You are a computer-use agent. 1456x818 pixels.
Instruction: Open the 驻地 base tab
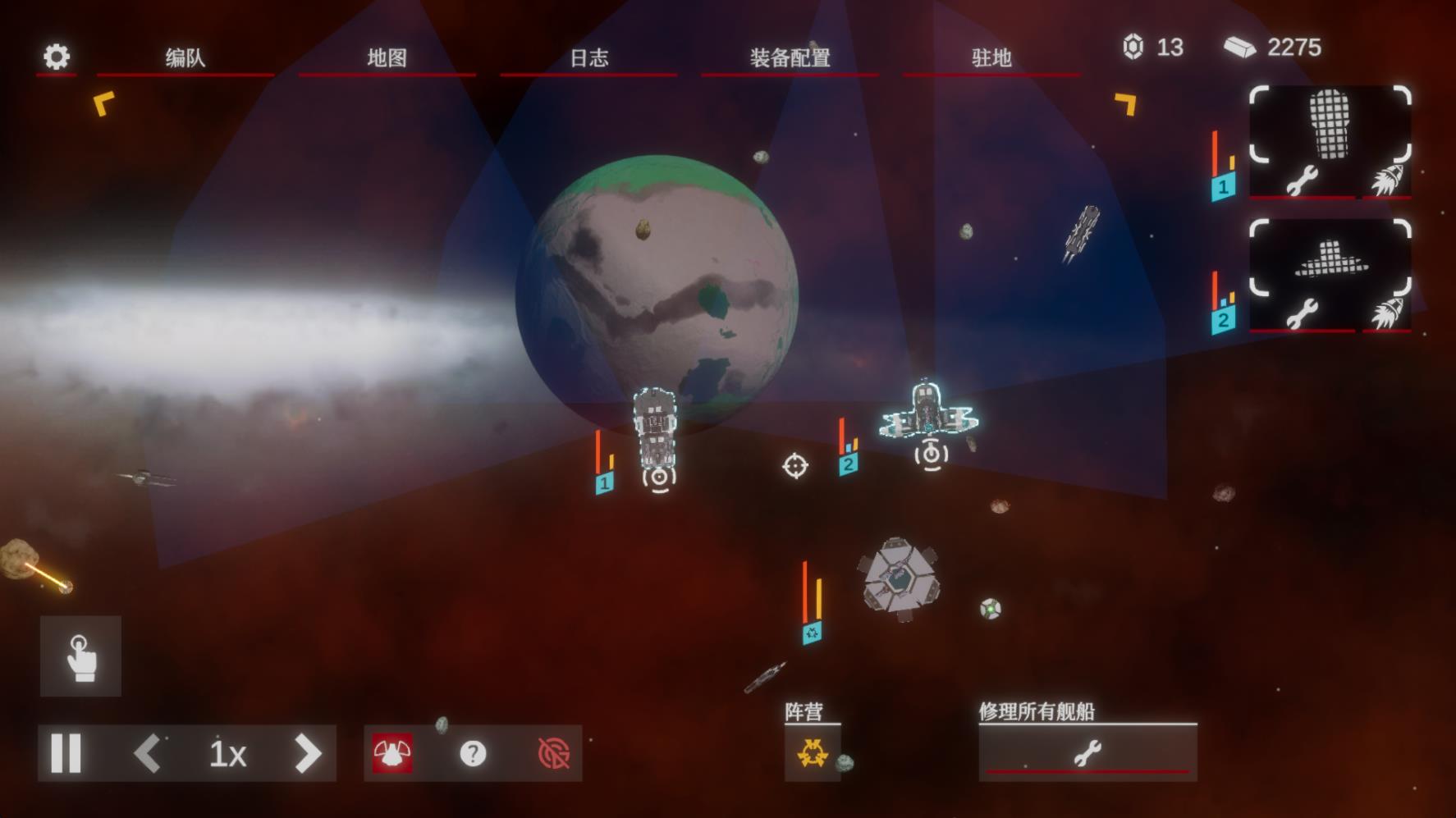coord(991,58)
